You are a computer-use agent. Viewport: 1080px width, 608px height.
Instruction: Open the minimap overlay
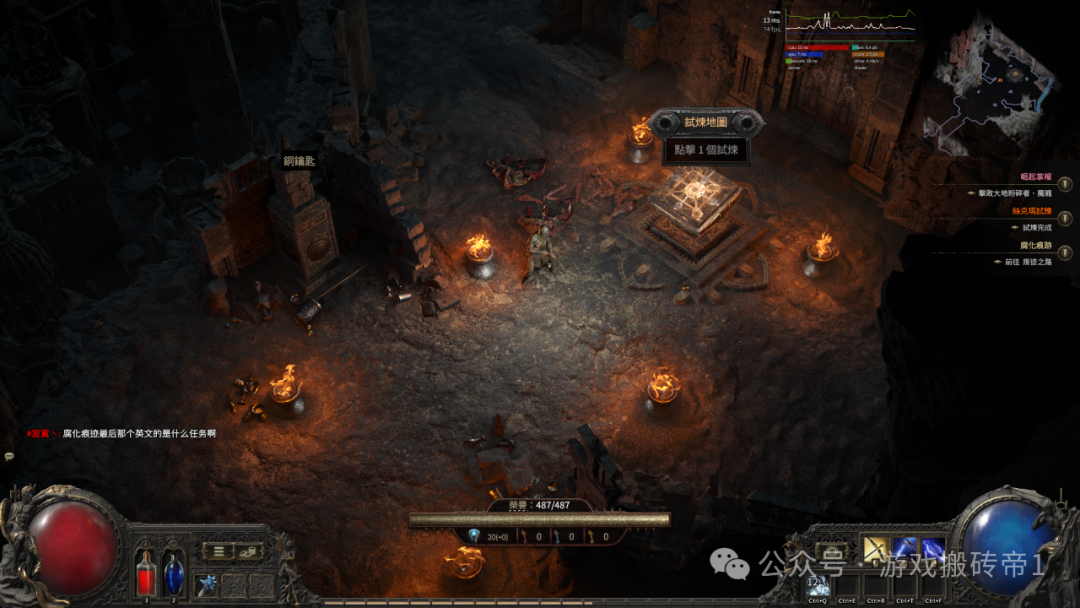coord(990,85)
